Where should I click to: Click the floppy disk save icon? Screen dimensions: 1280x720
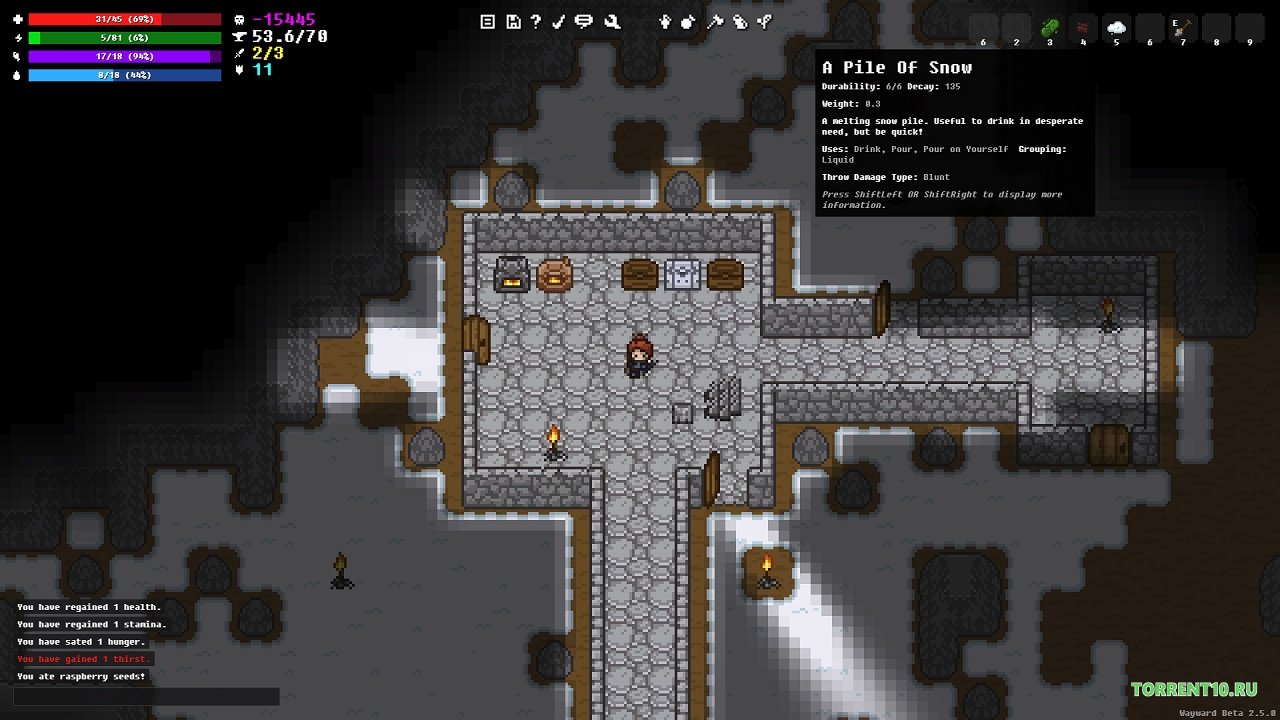(513, 21)
